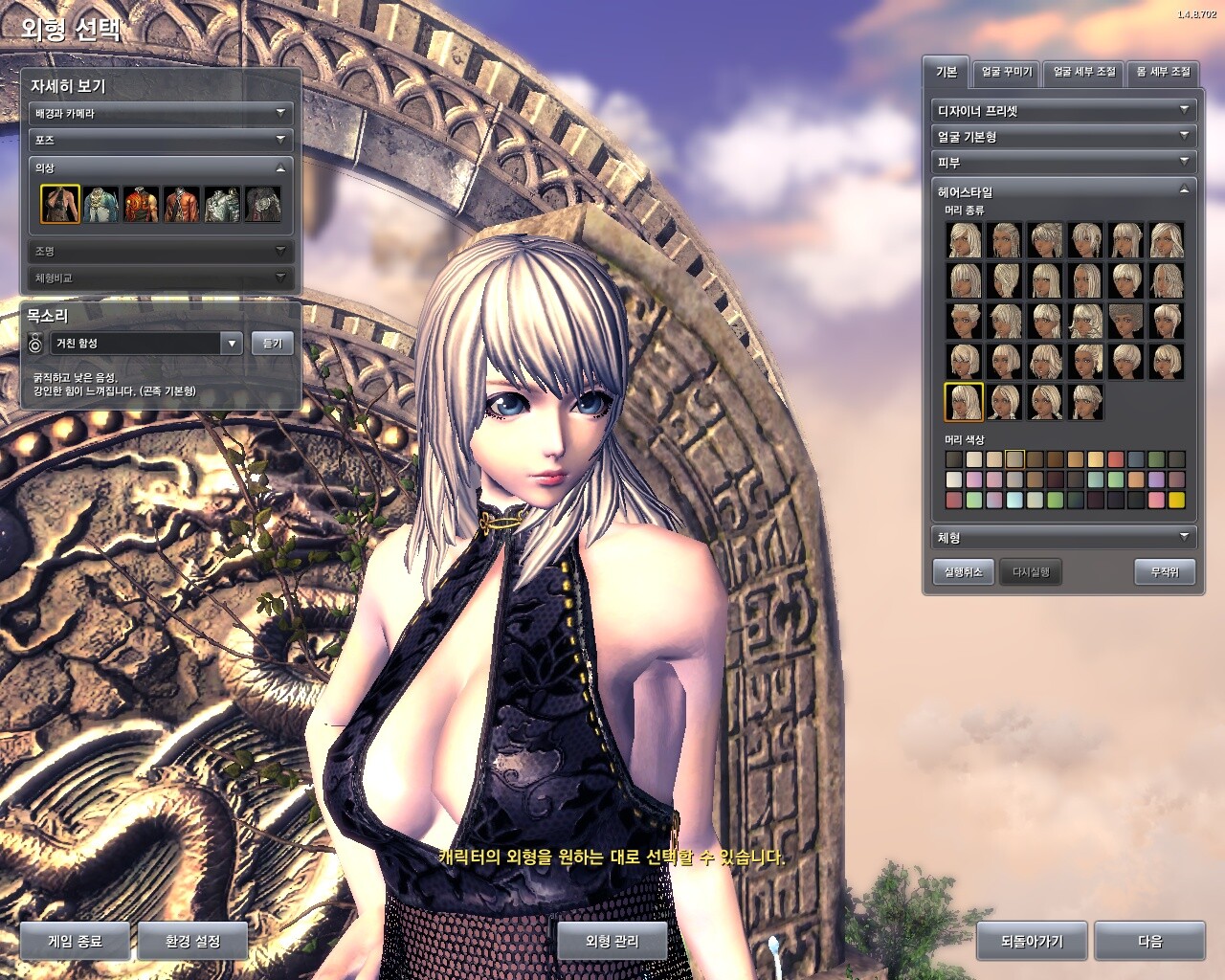Quit with the 게임 종료 button

click(75, 941)
